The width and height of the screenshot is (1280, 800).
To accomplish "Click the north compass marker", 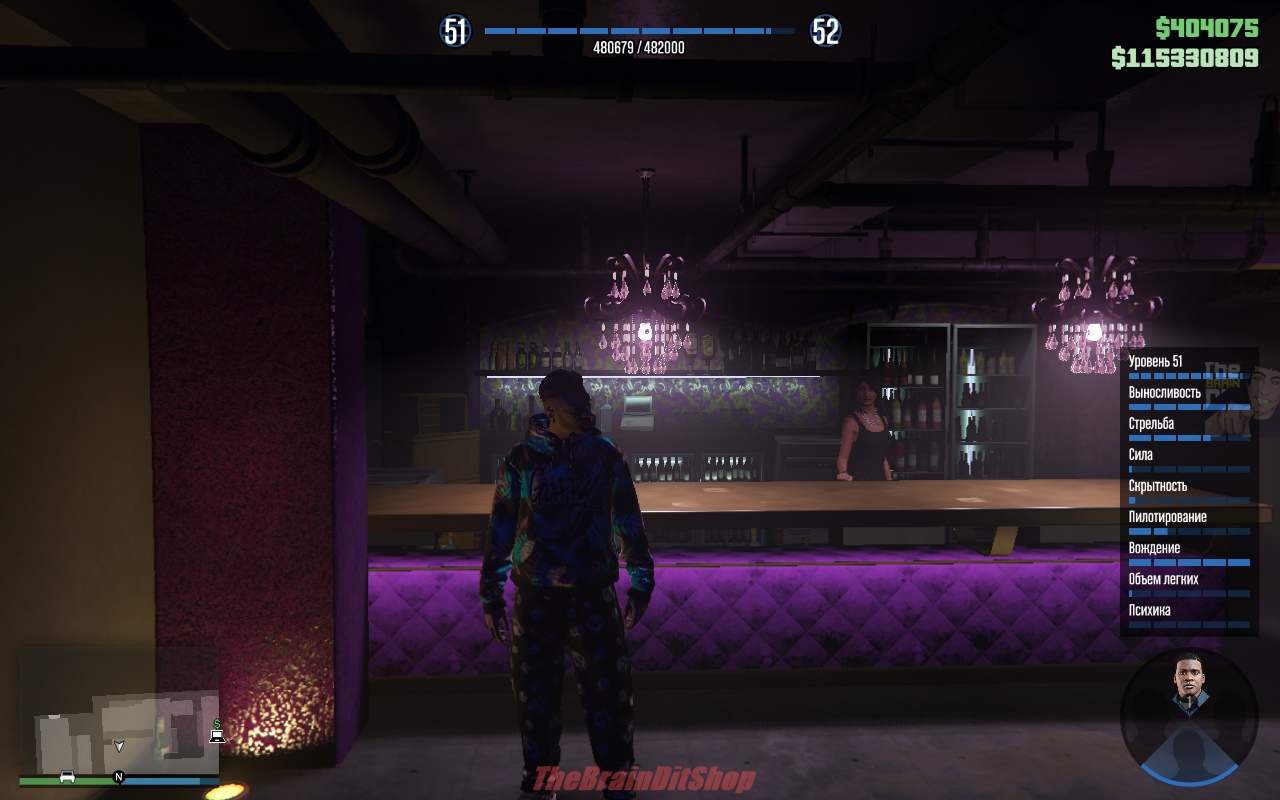I will pyautogui.click(x=118, y=777).
